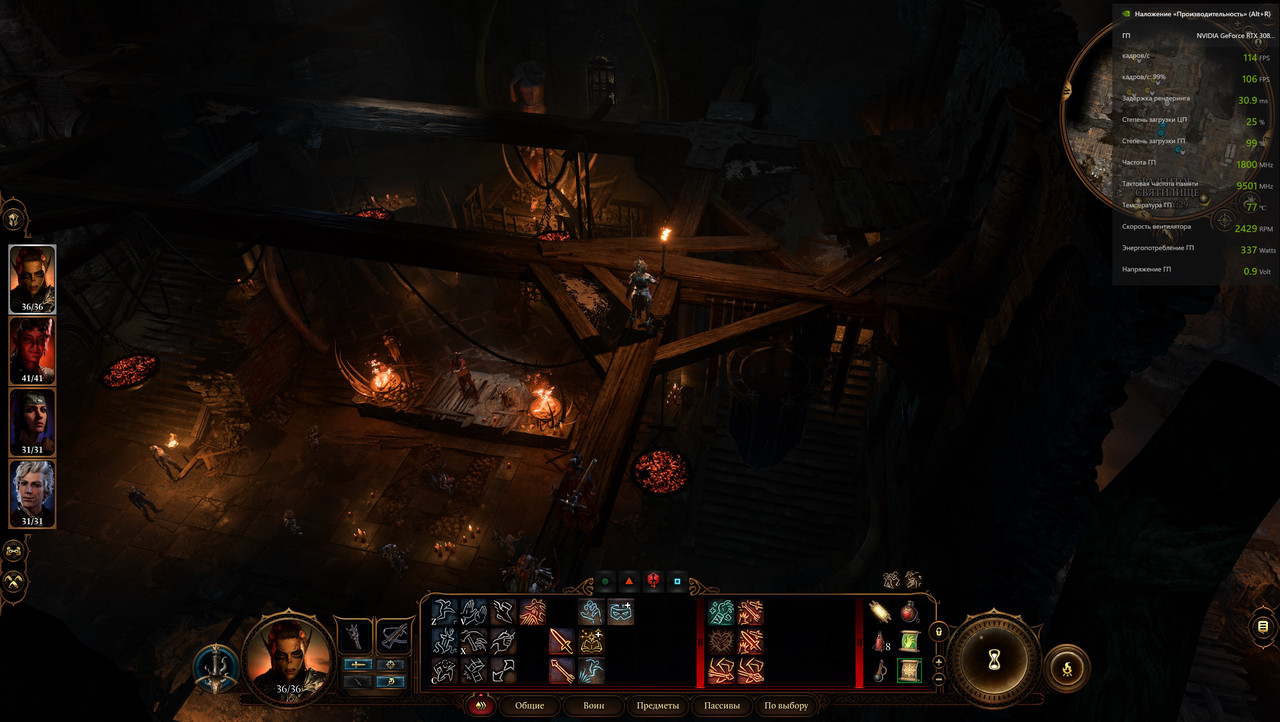Screen dimensions: 1280x722
Task: Activate the crossbow ranged weapon slot
Action: 392,636
